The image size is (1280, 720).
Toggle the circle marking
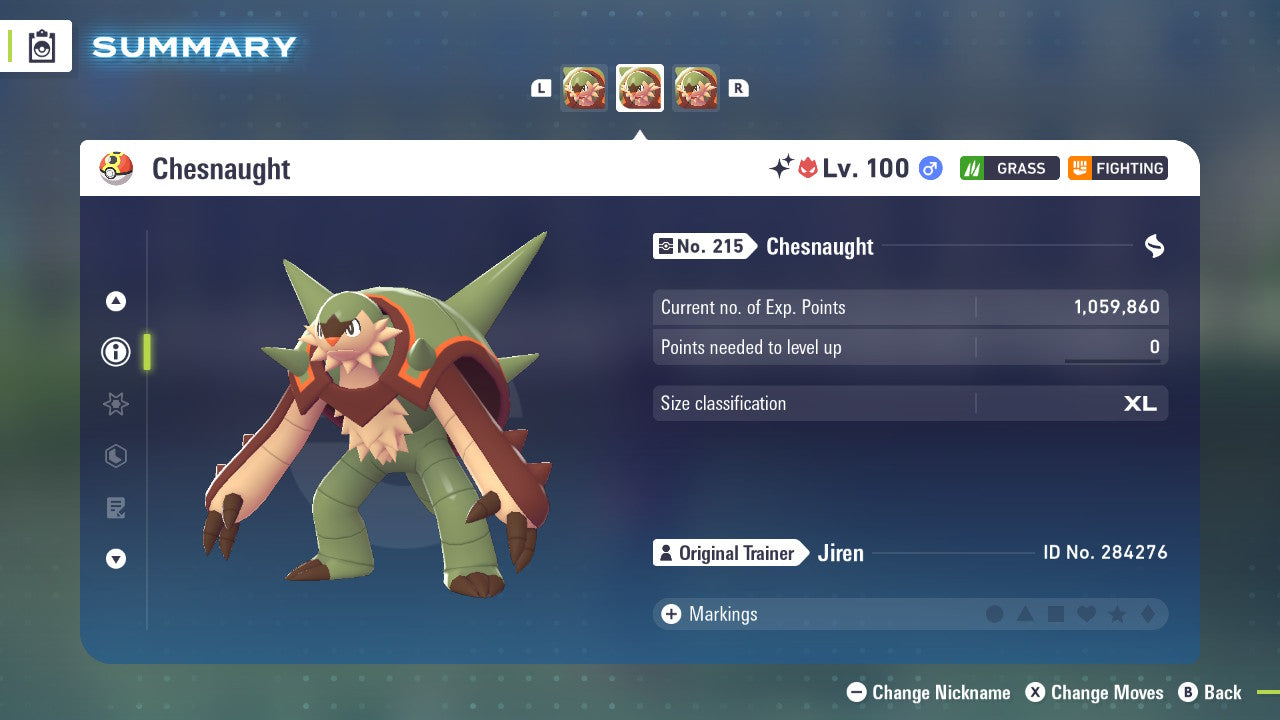pos(996,614)
